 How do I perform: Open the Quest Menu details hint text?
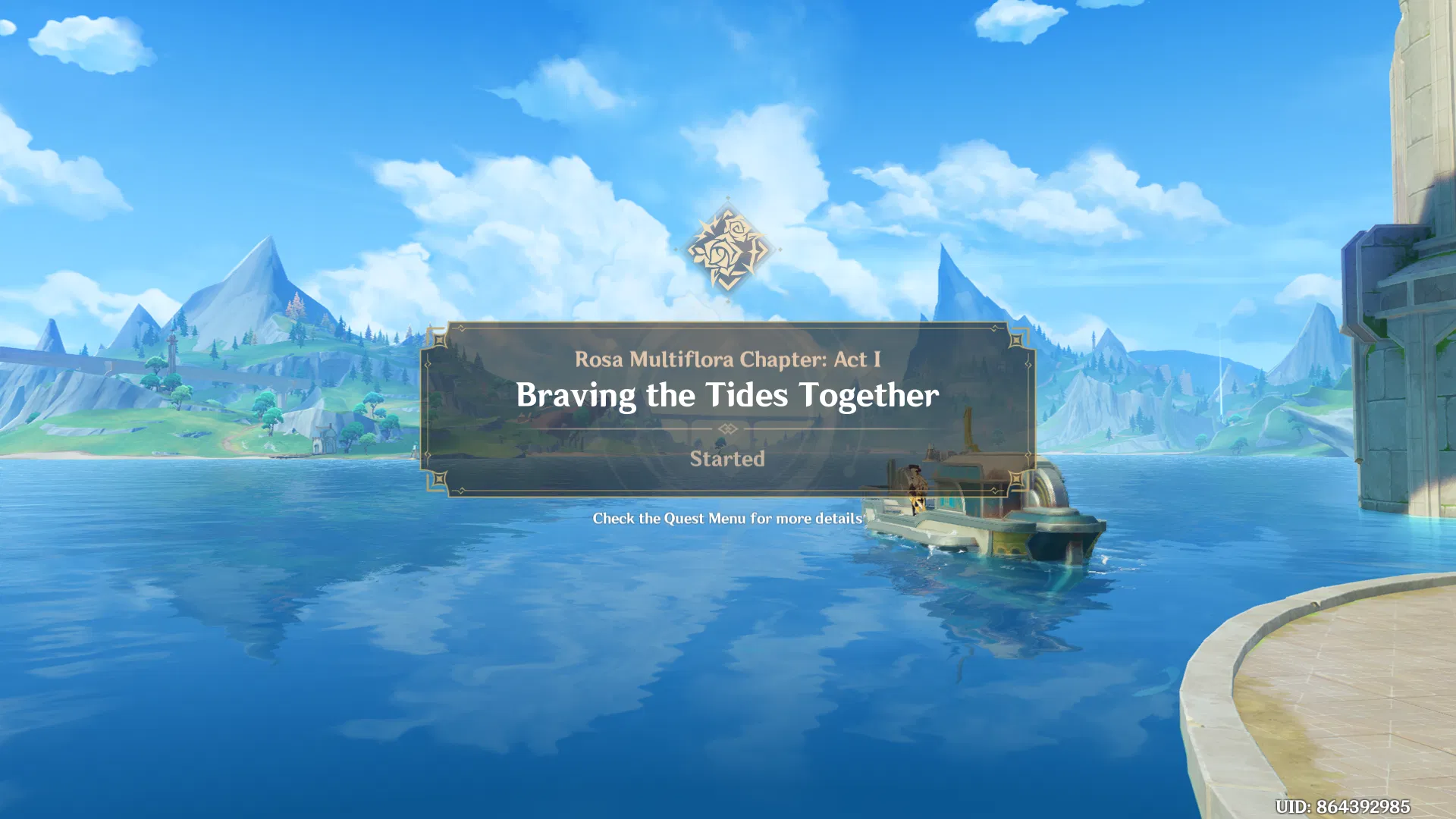point(727,519)
